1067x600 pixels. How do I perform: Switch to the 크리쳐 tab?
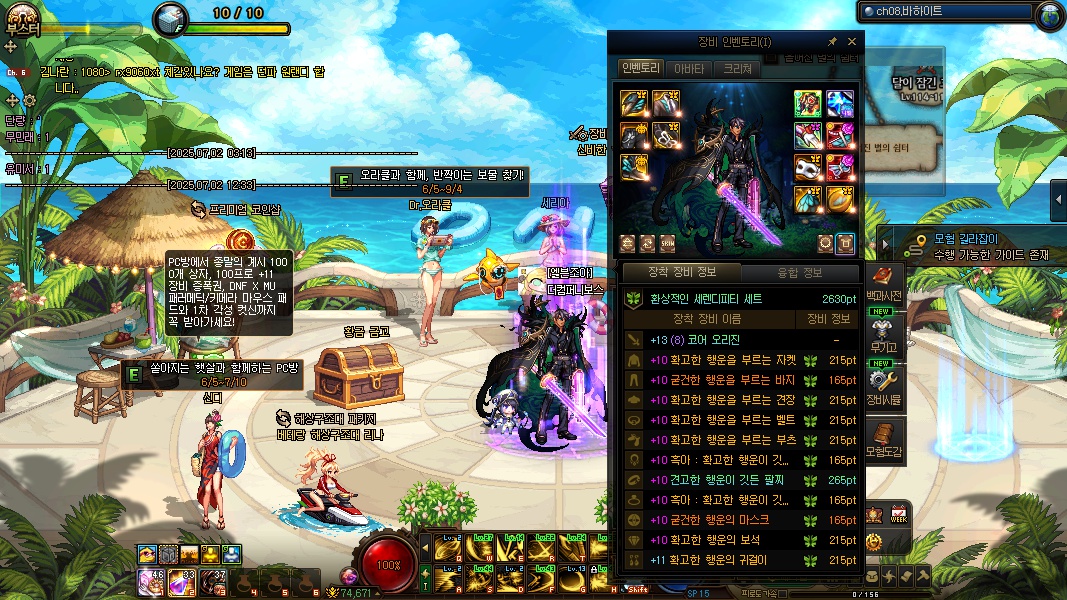coord(738,69)
